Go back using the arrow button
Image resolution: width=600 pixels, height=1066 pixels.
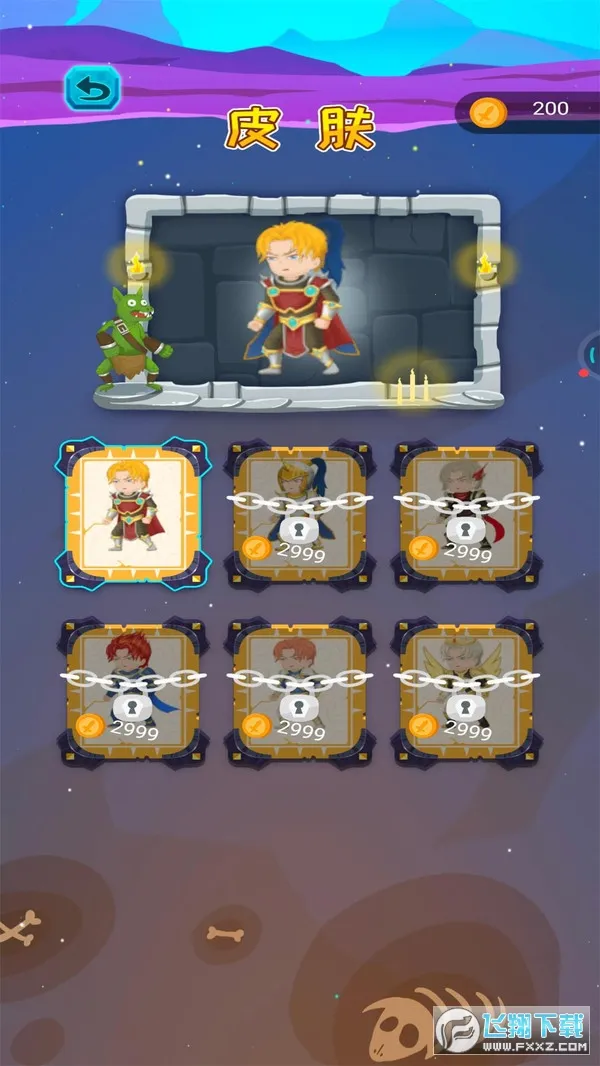click(92, 91)
